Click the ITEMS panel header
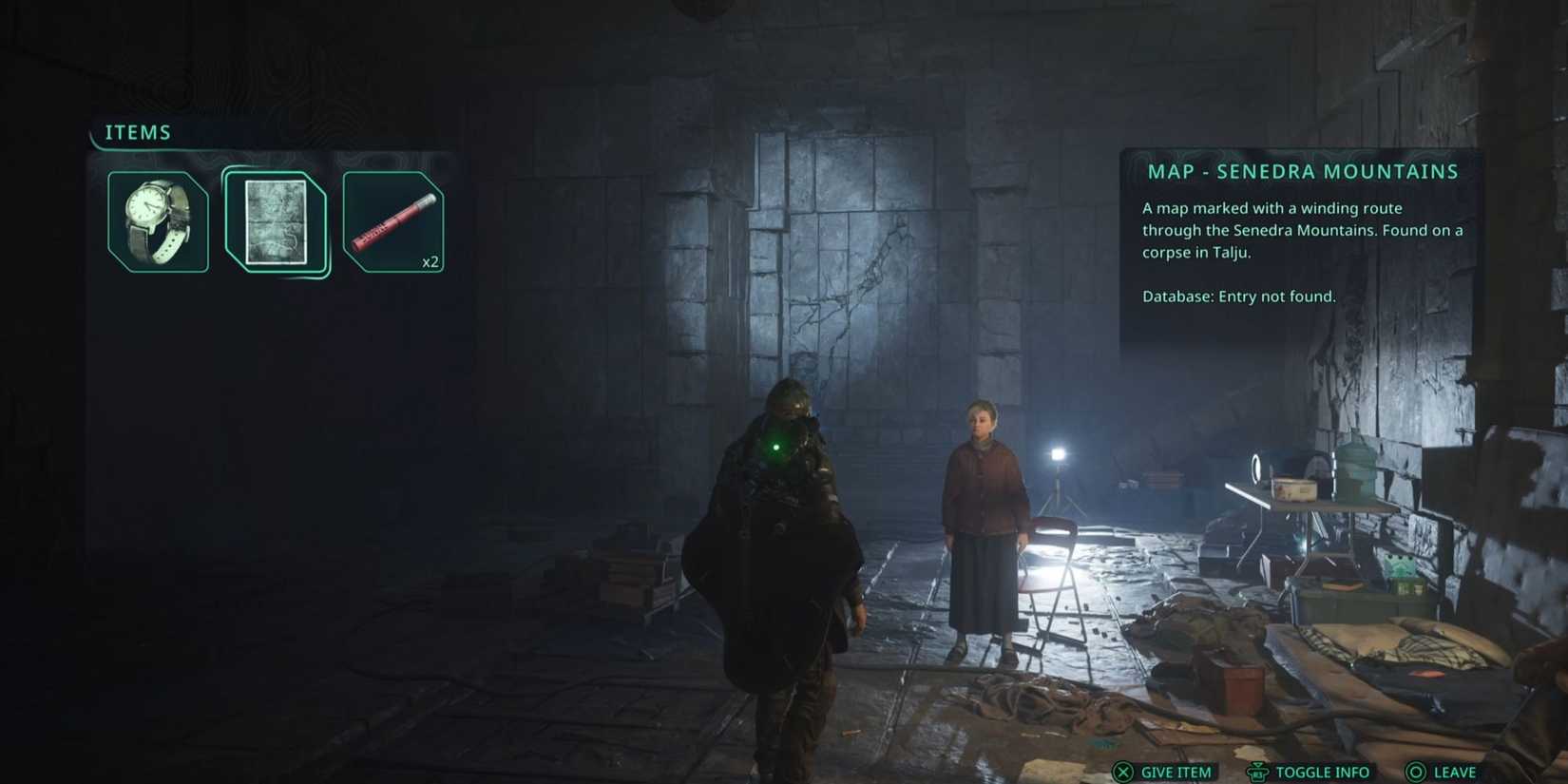This screenshot has height=784, width=1568. 137,132
